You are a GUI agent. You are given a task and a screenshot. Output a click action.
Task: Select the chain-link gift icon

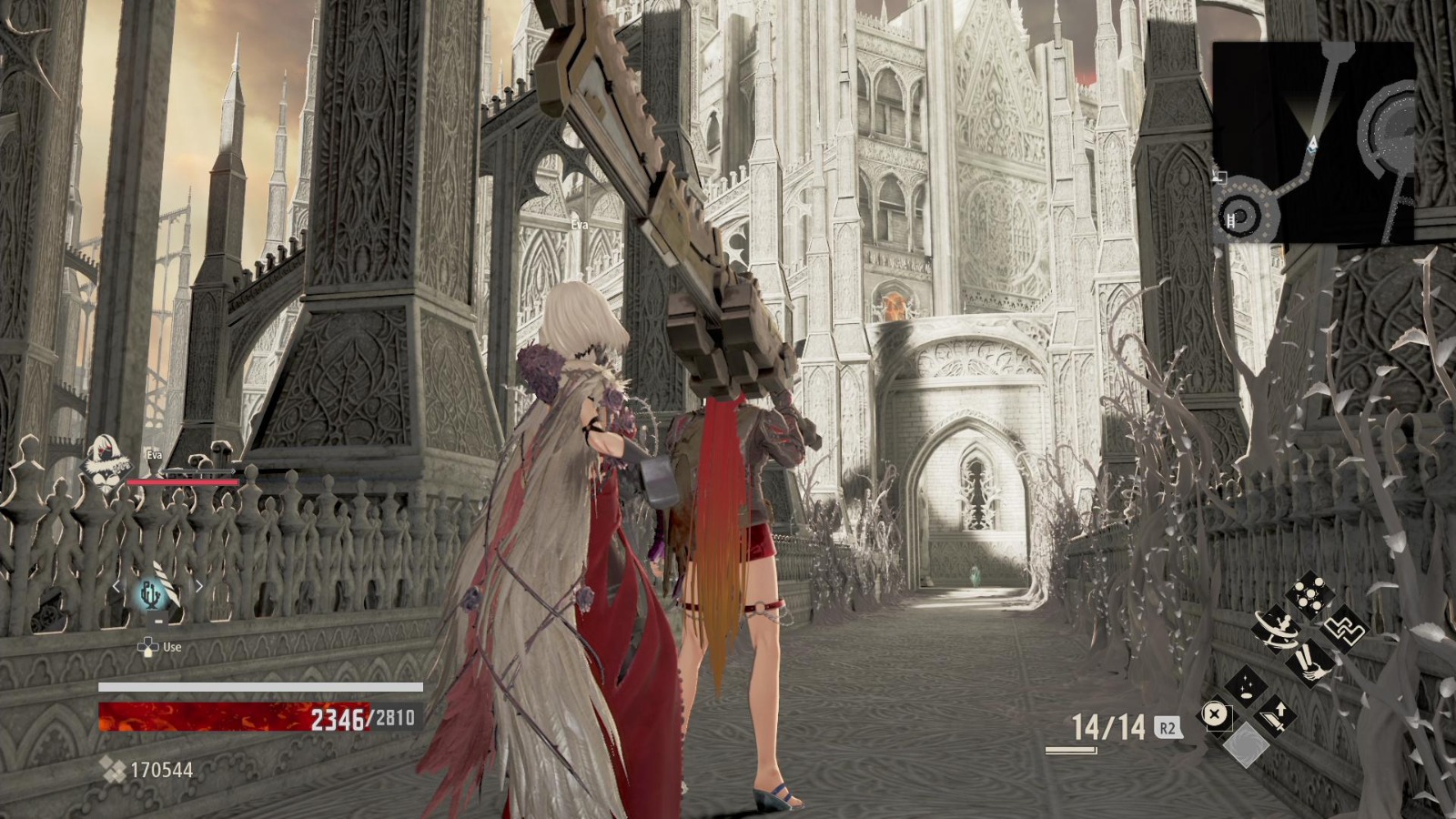[1343, 630]
